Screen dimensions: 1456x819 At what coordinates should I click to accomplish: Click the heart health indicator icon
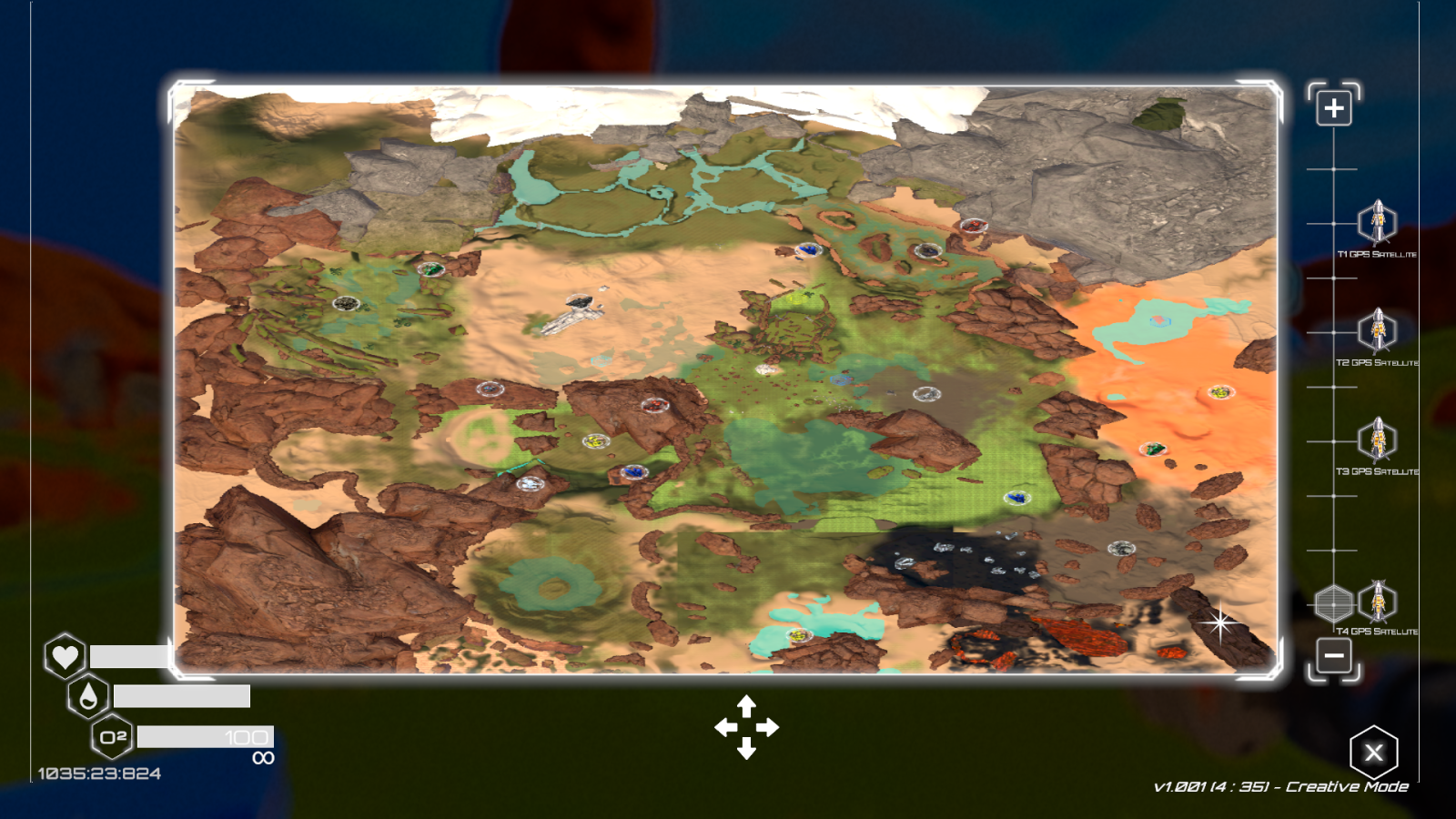click(64, 658)
